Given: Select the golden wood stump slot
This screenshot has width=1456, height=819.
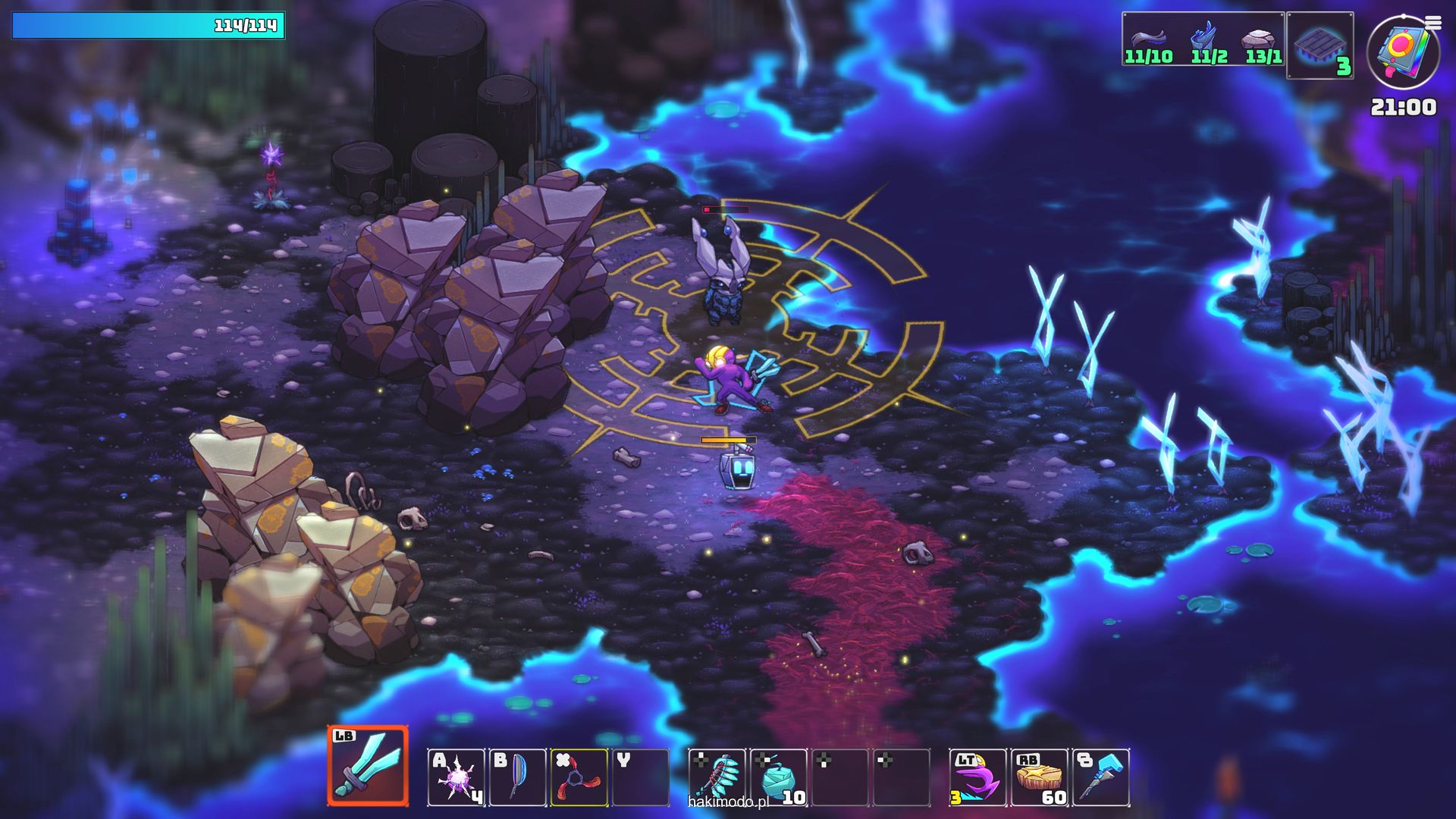Looking at the screenshot, I should tap(1039, 777).
